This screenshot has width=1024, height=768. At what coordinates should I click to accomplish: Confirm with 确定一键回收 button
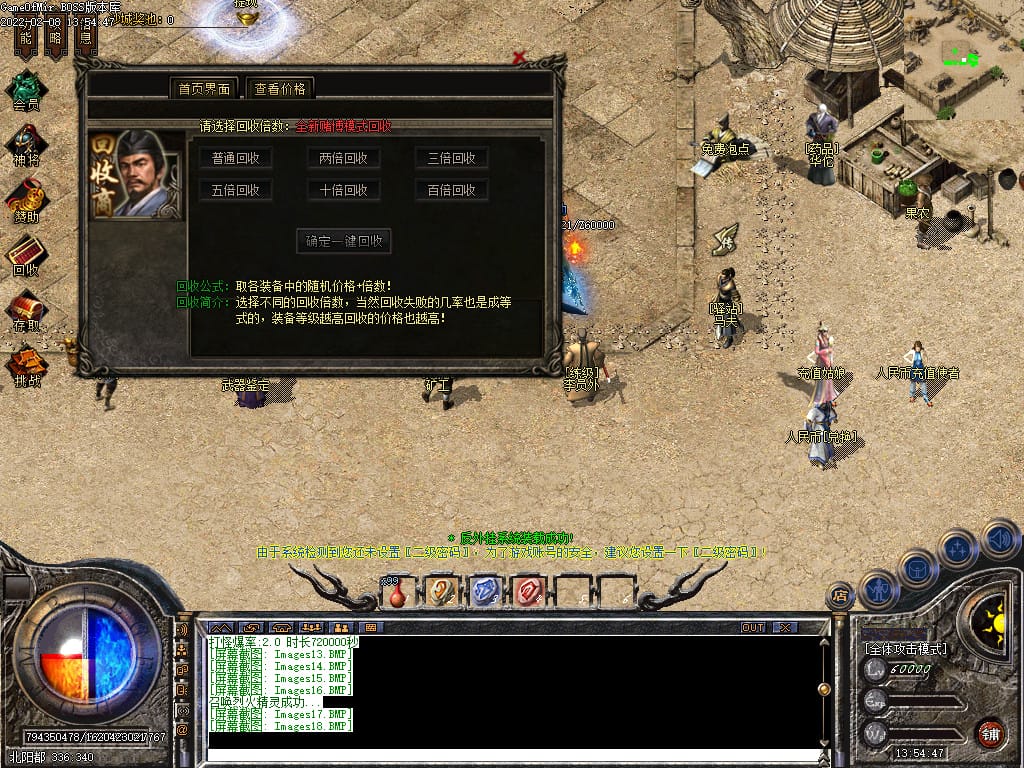point(344,241)
